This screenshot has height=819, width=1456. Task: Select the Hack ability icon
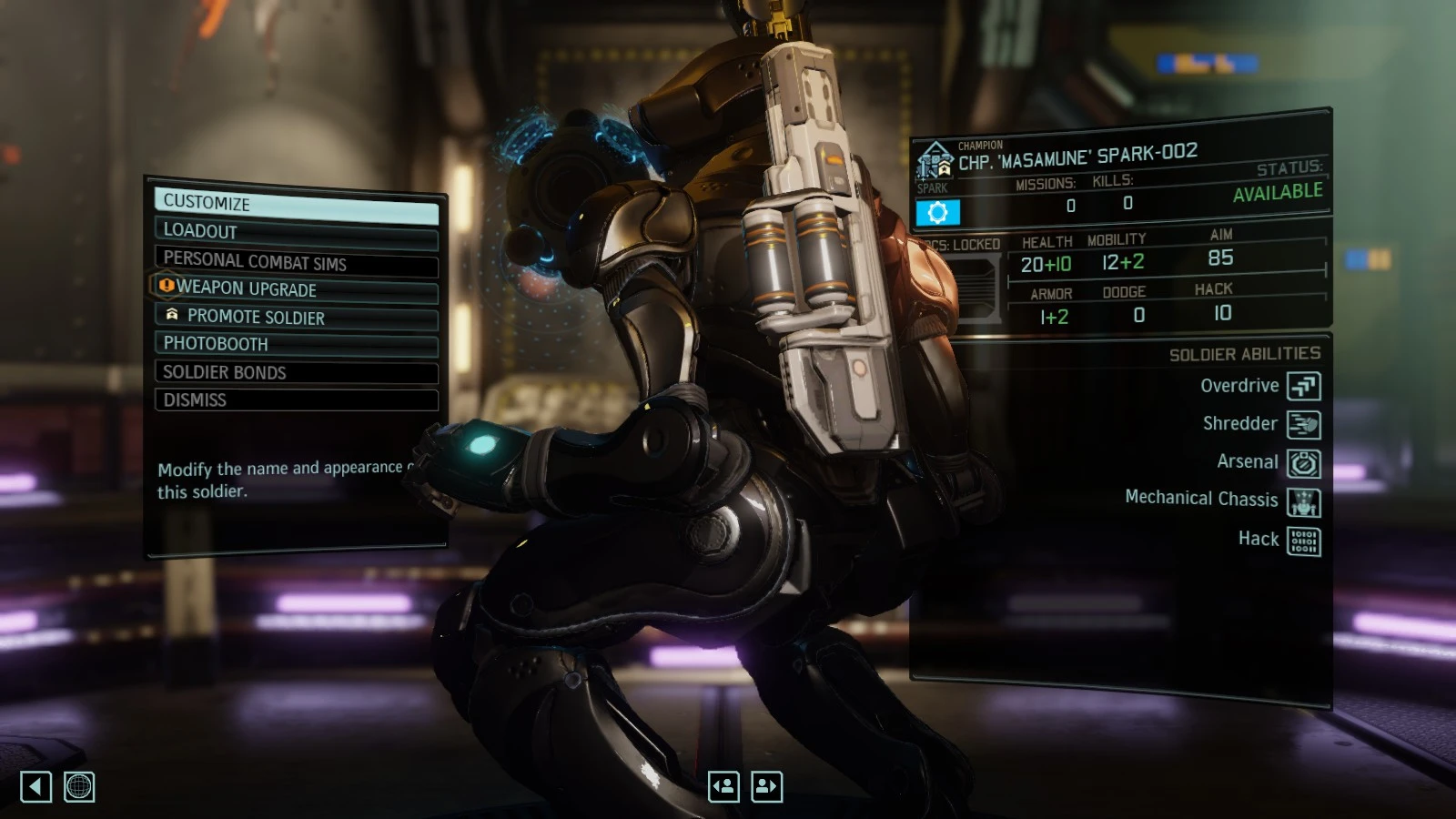click(1305, 539)
